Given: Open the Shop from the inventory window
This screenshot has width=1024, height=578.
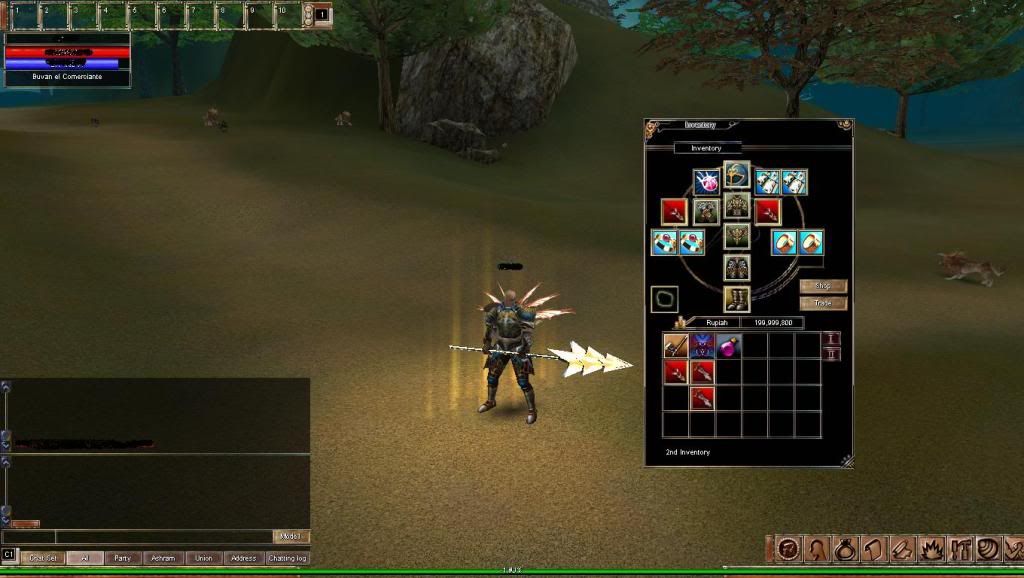Looking at the screenshot, I should pyautogui.click(x=823, y=286).
